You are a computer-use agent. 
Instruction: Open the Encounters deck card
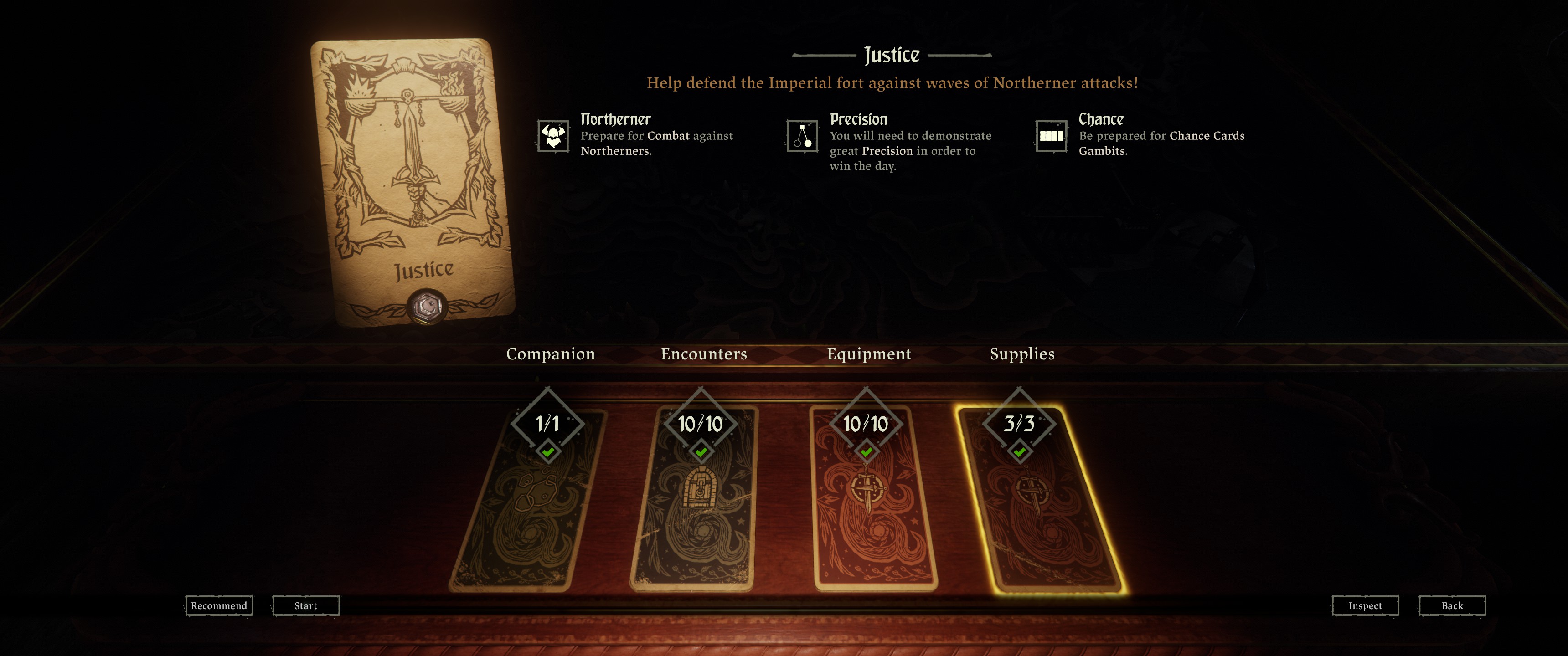click(x=695, y=505)
